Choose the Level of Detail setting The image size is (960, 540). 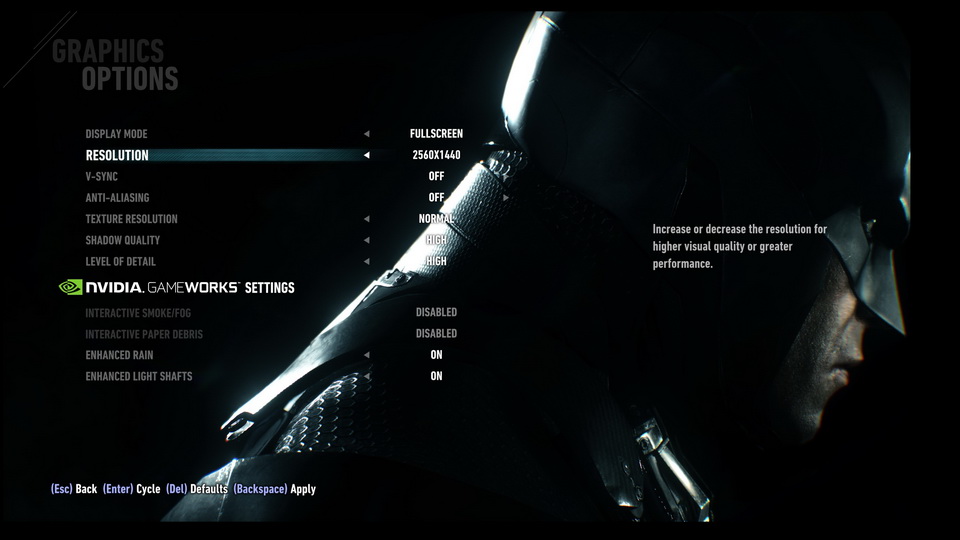(x=120, y=262)
